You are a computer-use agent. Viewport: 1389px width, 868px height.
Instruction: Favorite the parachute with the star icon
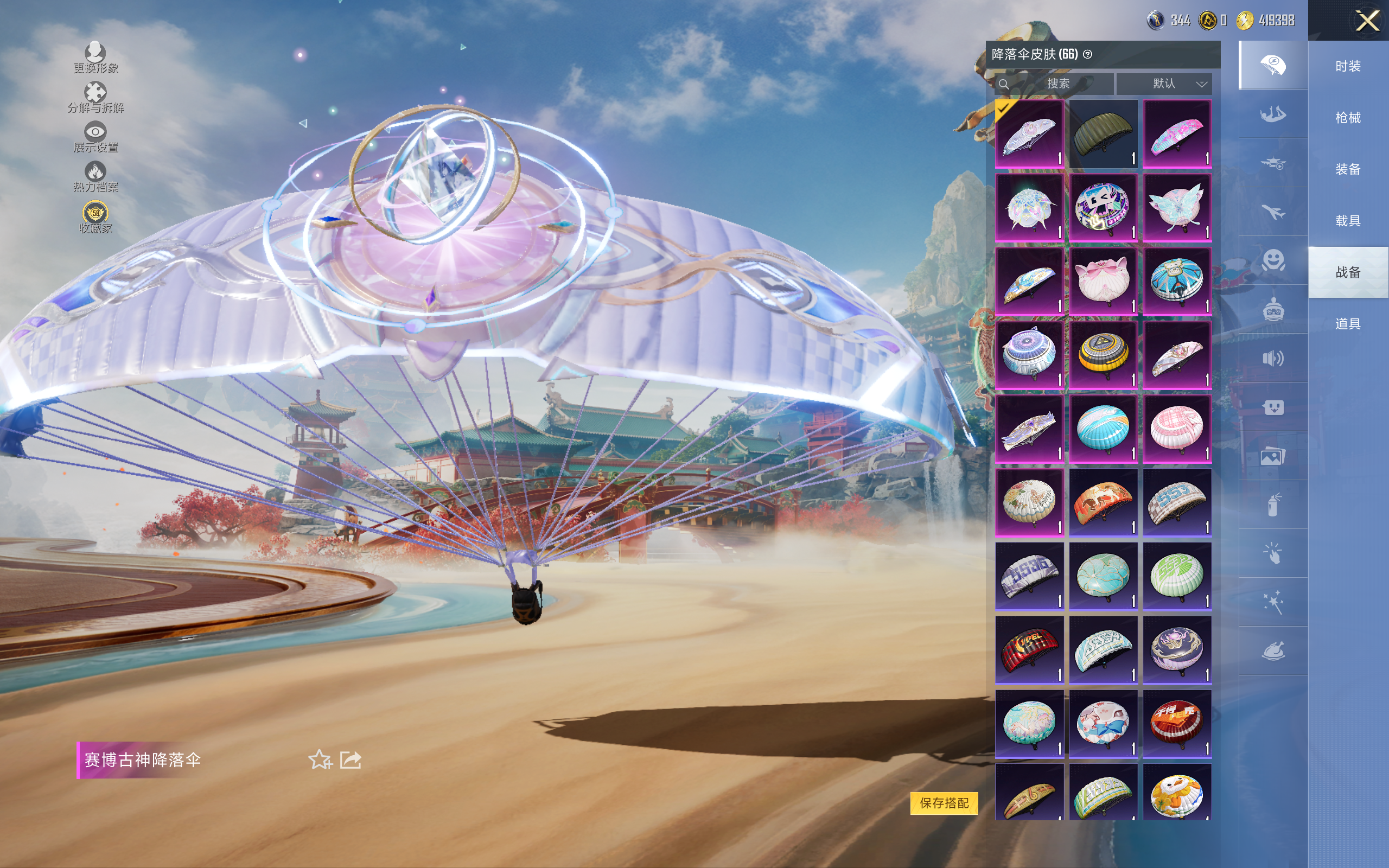[320, 759]
